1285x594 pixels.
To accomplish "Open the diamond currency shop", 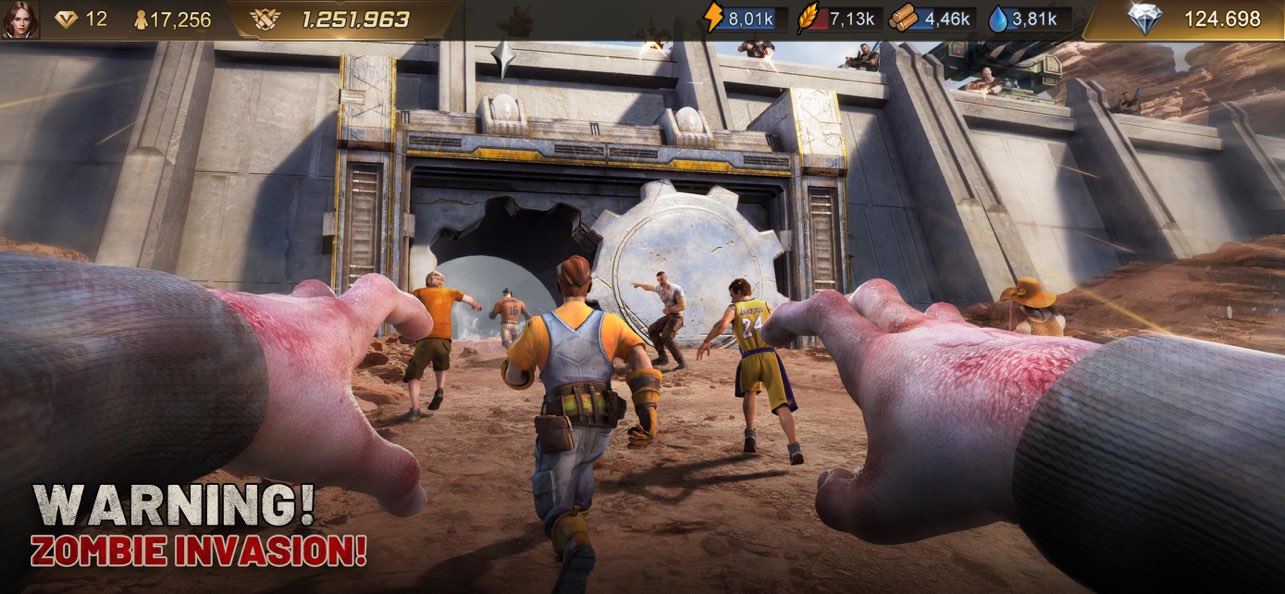I will coord(1145,19).
